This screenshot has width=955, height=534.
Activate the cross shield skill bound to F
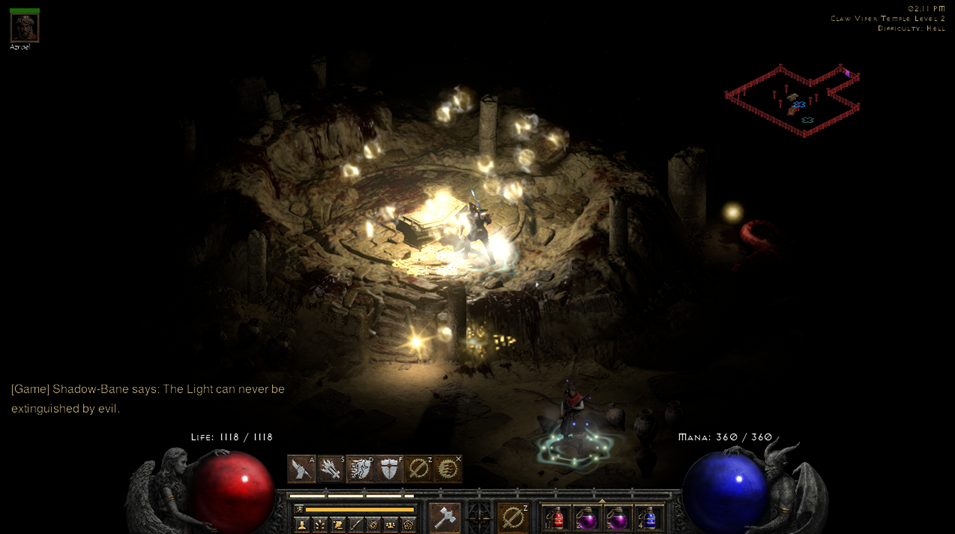click(x=389, y=468)
